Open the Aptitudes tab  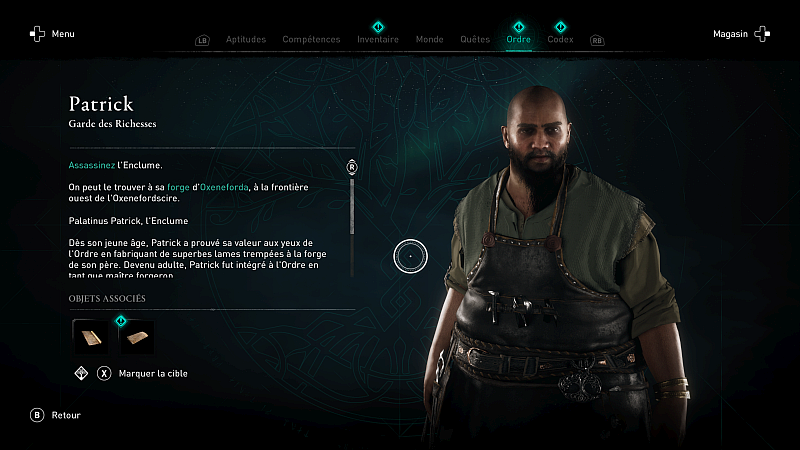coord(245,40)
